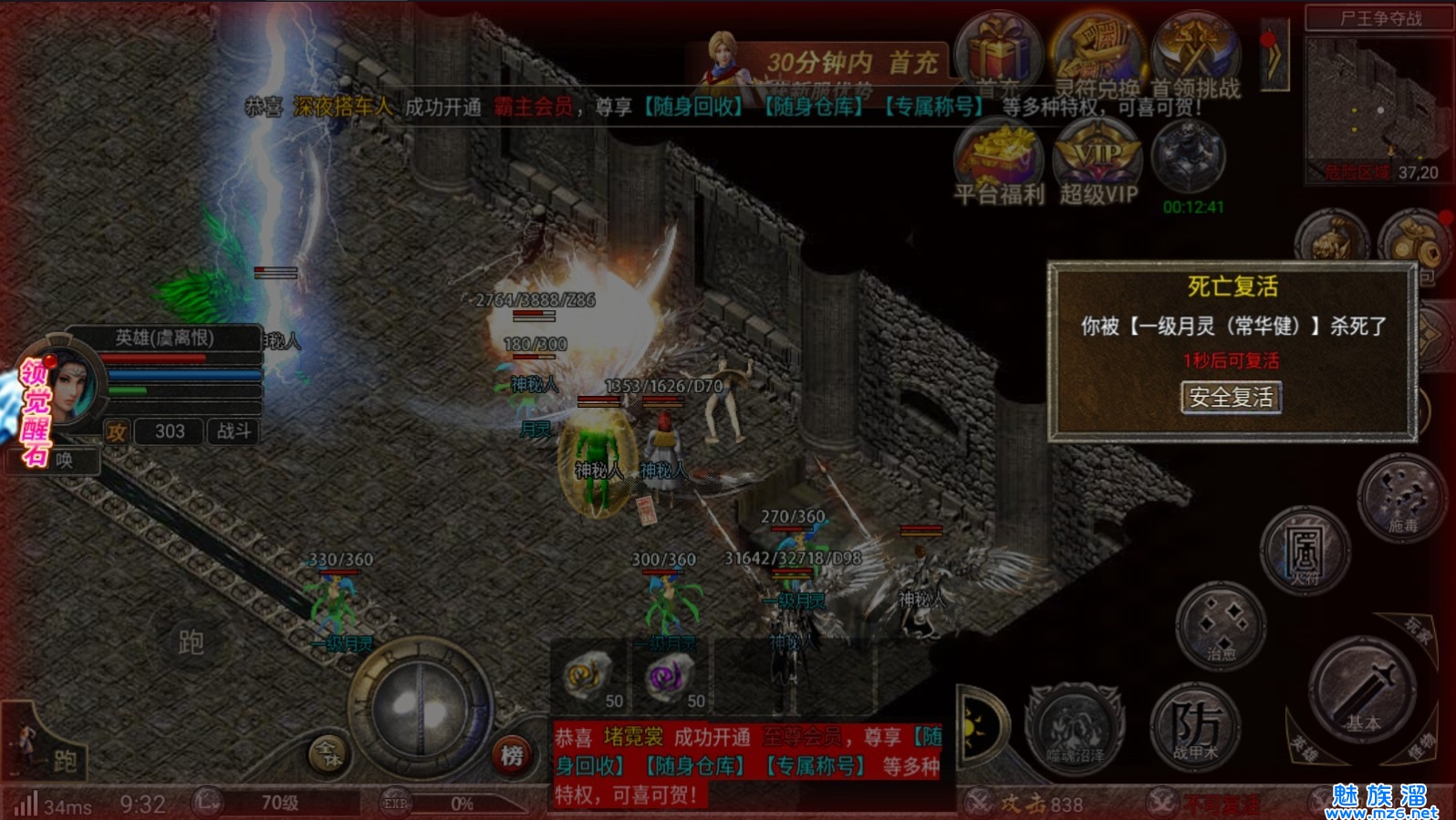Use the purple swirl stone slot
This screenshot has width=1456, height=820.
point(672,680)
